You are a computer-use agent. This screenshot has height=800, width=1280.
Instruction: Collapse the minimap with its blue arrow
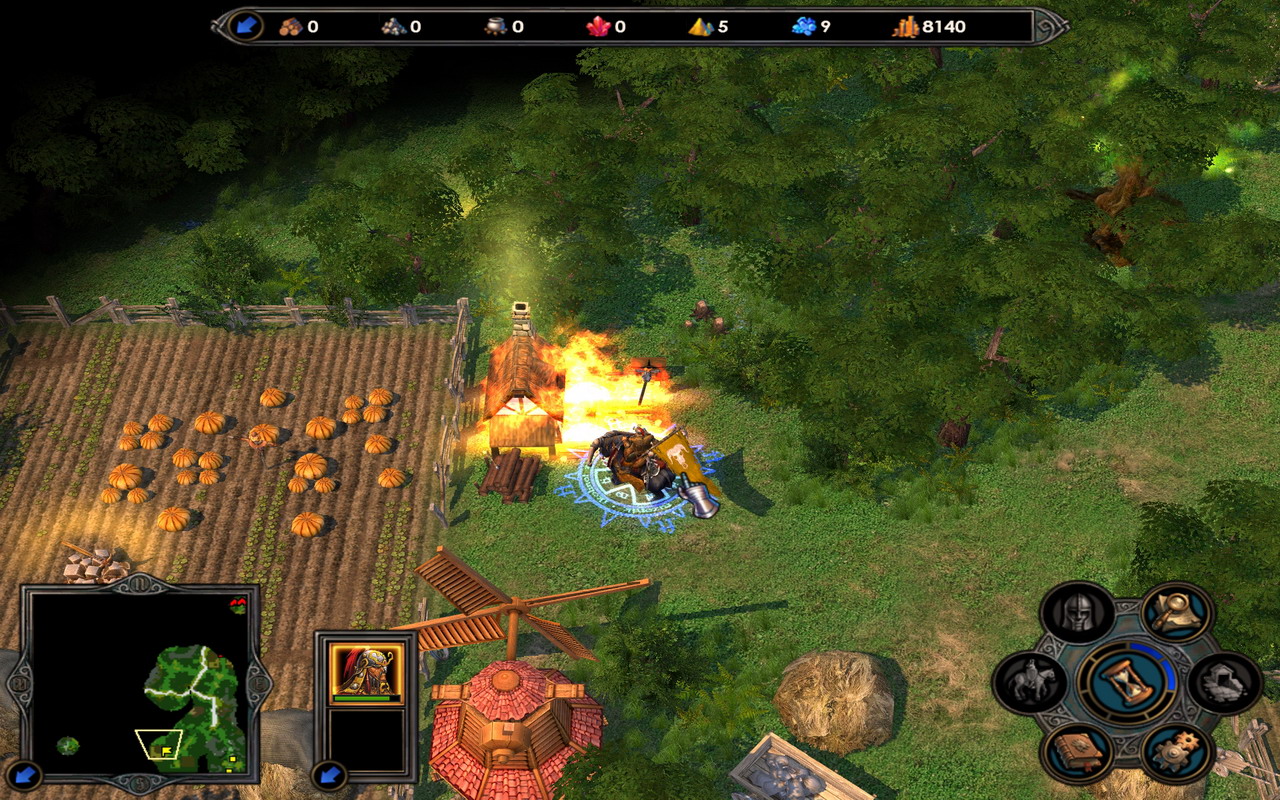(x=27, y=773)
